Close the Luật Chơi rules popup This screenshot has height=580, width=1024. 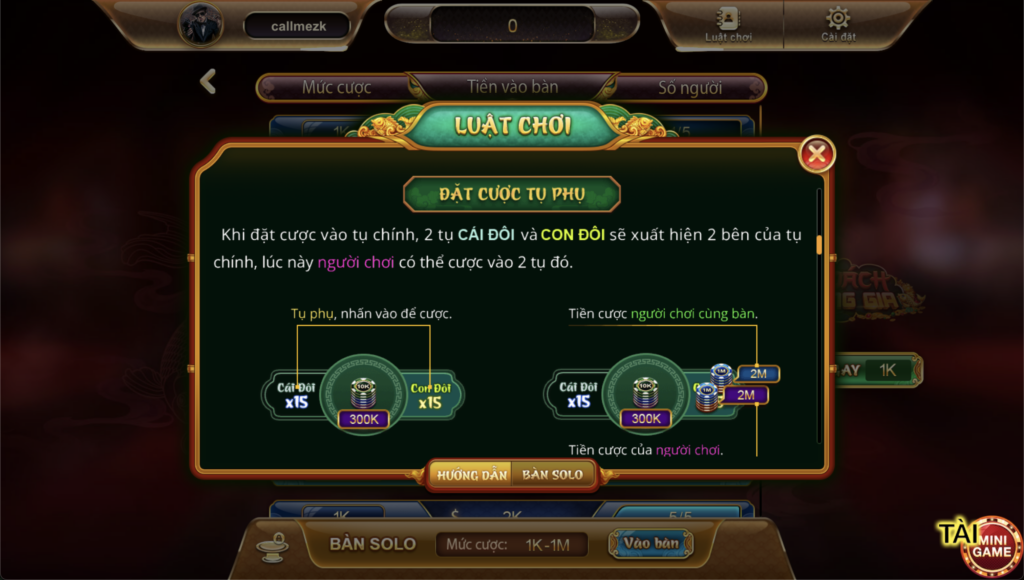(x=817, y=154)
